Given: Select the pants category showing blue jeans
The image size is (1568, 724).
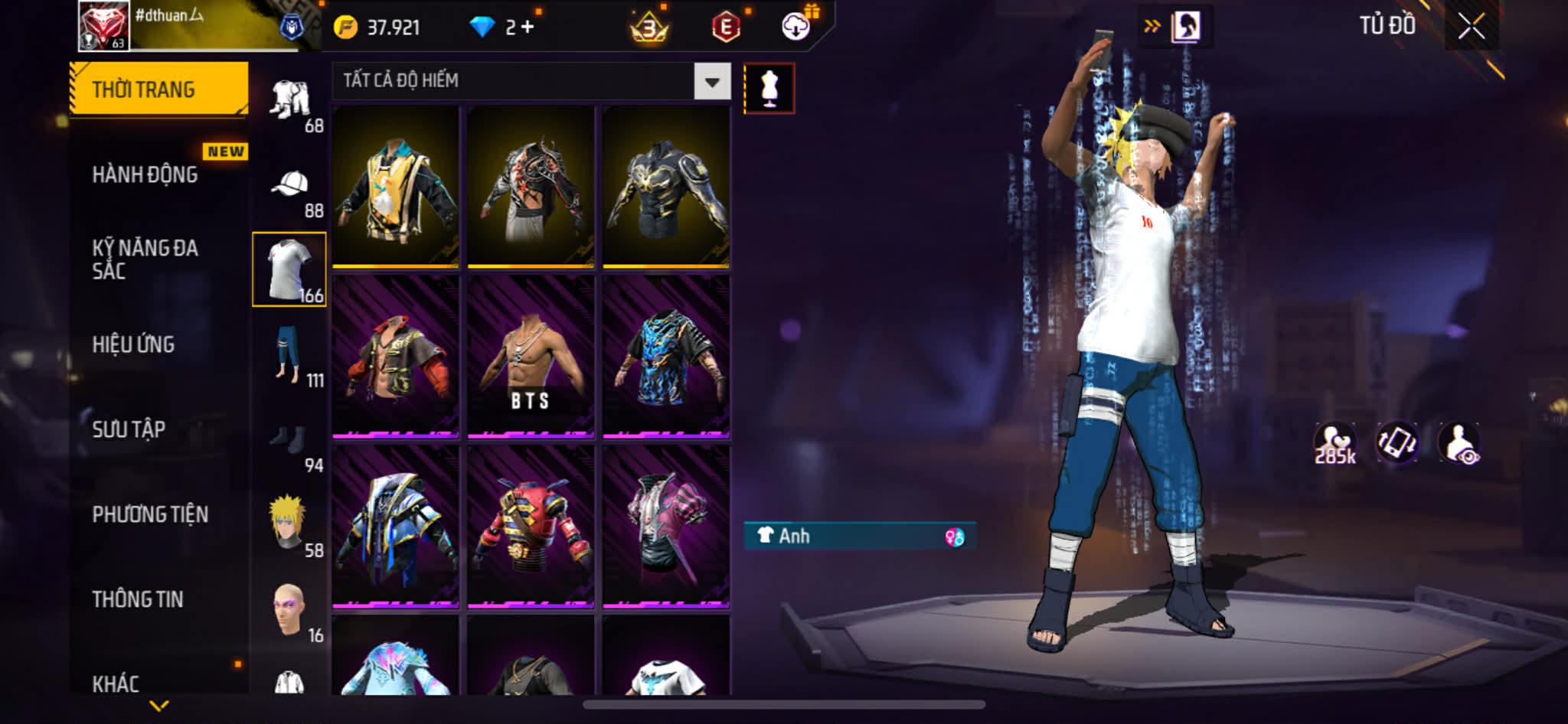Looking at the screenshot, I should click(x=290, y=356).
